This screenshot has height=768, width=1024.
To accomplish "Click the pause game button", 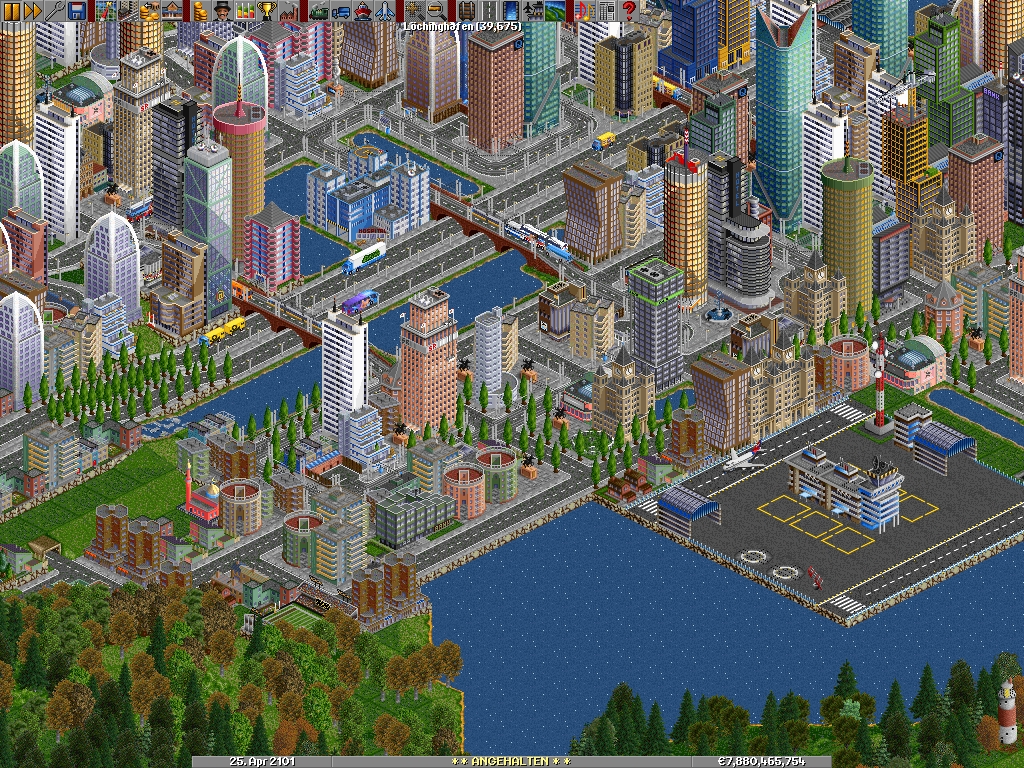I will (11, 11).
